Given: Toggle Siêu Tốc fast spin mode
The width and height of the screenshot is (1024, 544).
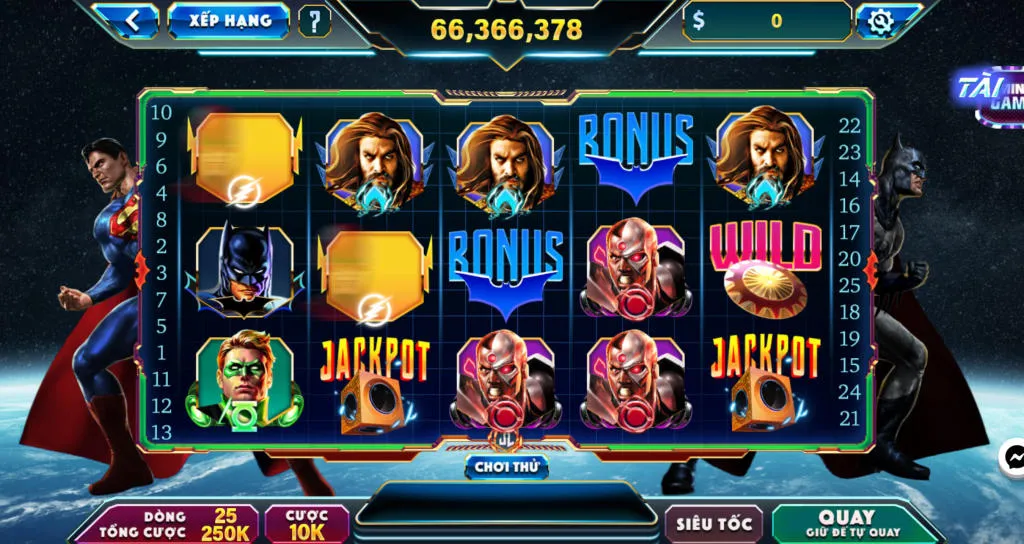Looking at the screenshot, I should pyautogui.click(x=714, y=524).
